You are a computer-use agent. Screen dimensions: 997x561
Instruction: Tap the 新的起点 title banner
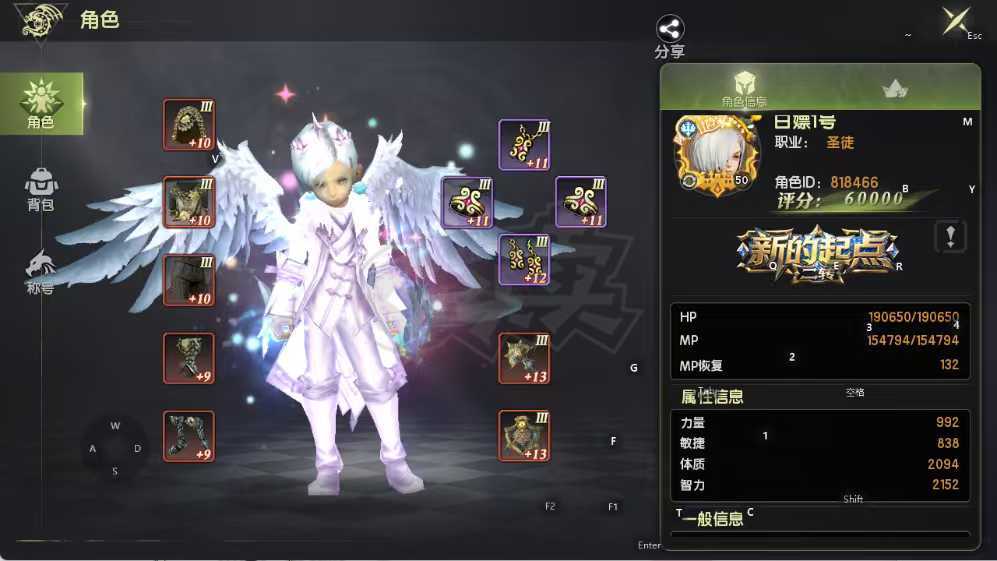818,253
